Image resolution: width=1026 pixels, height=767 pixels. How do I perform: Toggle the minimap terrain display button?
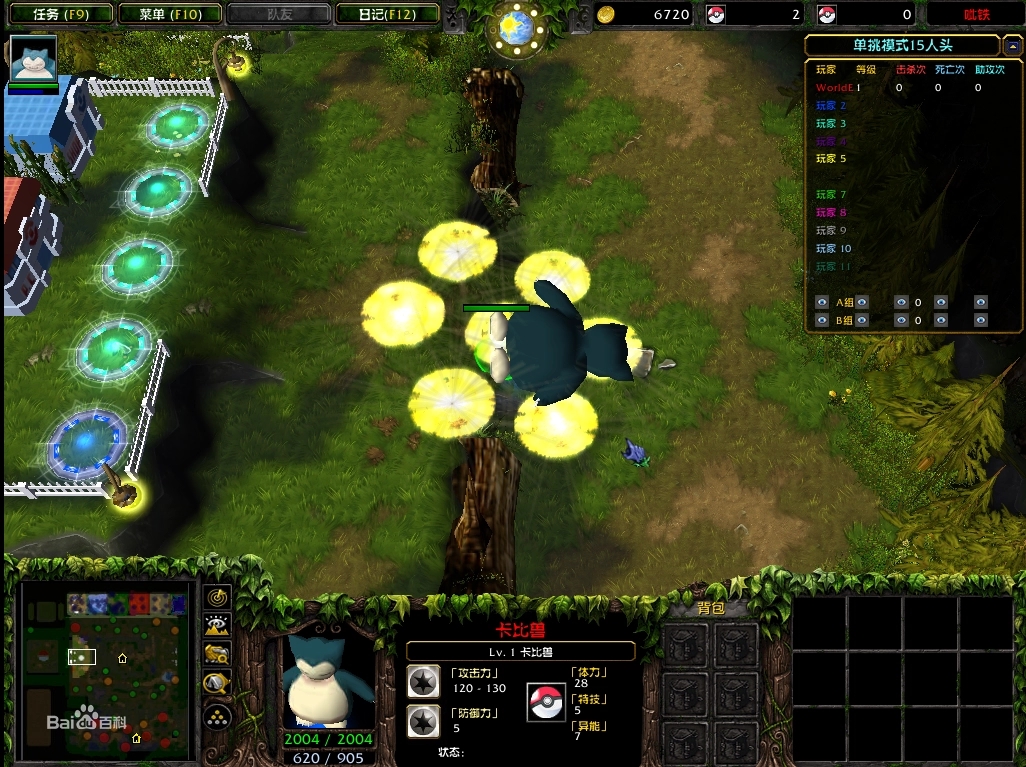pyautogui.click(x=217, y=626)
